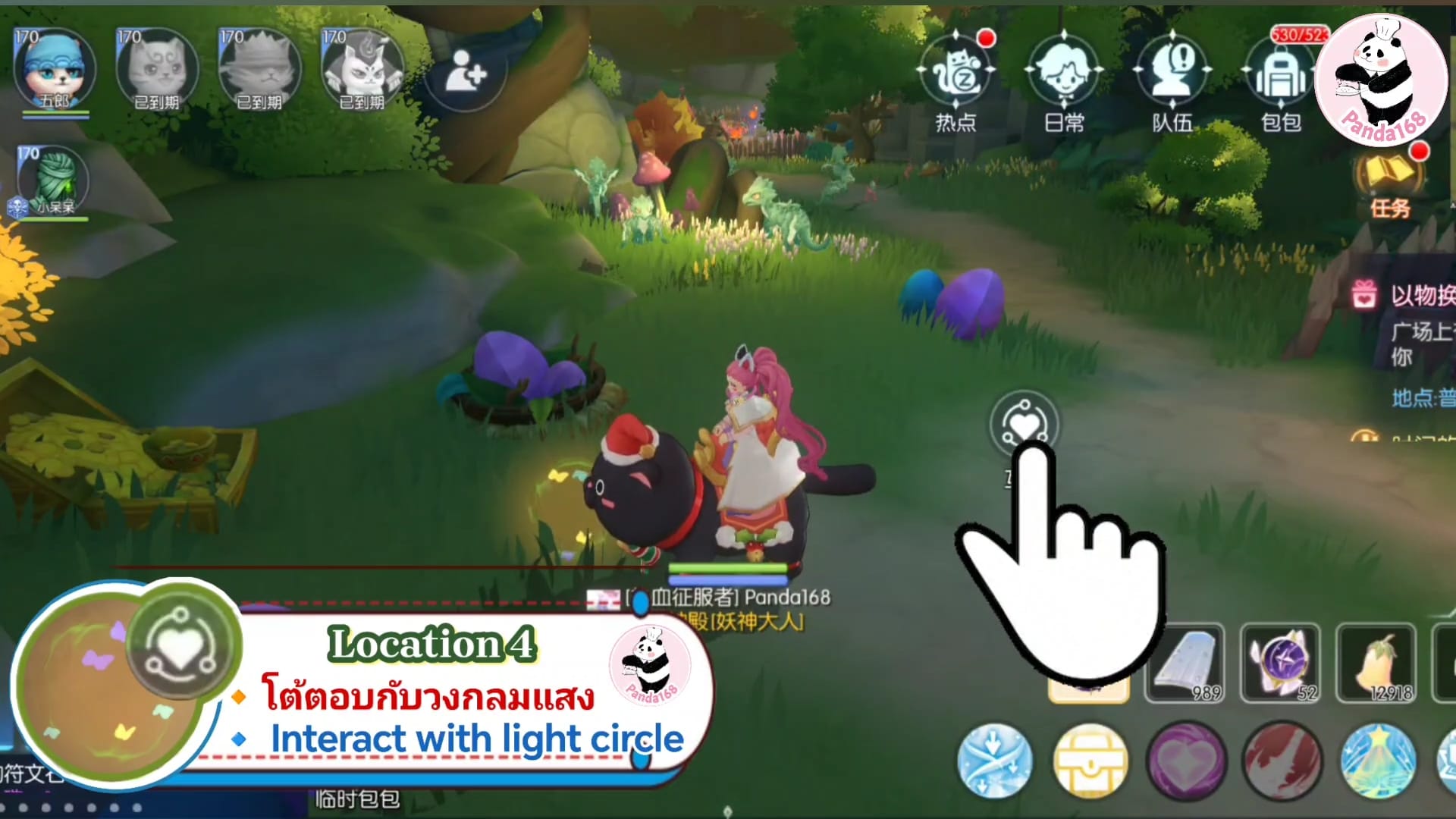
Task: Activate the glowing star tree skill
Action: click(x=1378, y=762)
